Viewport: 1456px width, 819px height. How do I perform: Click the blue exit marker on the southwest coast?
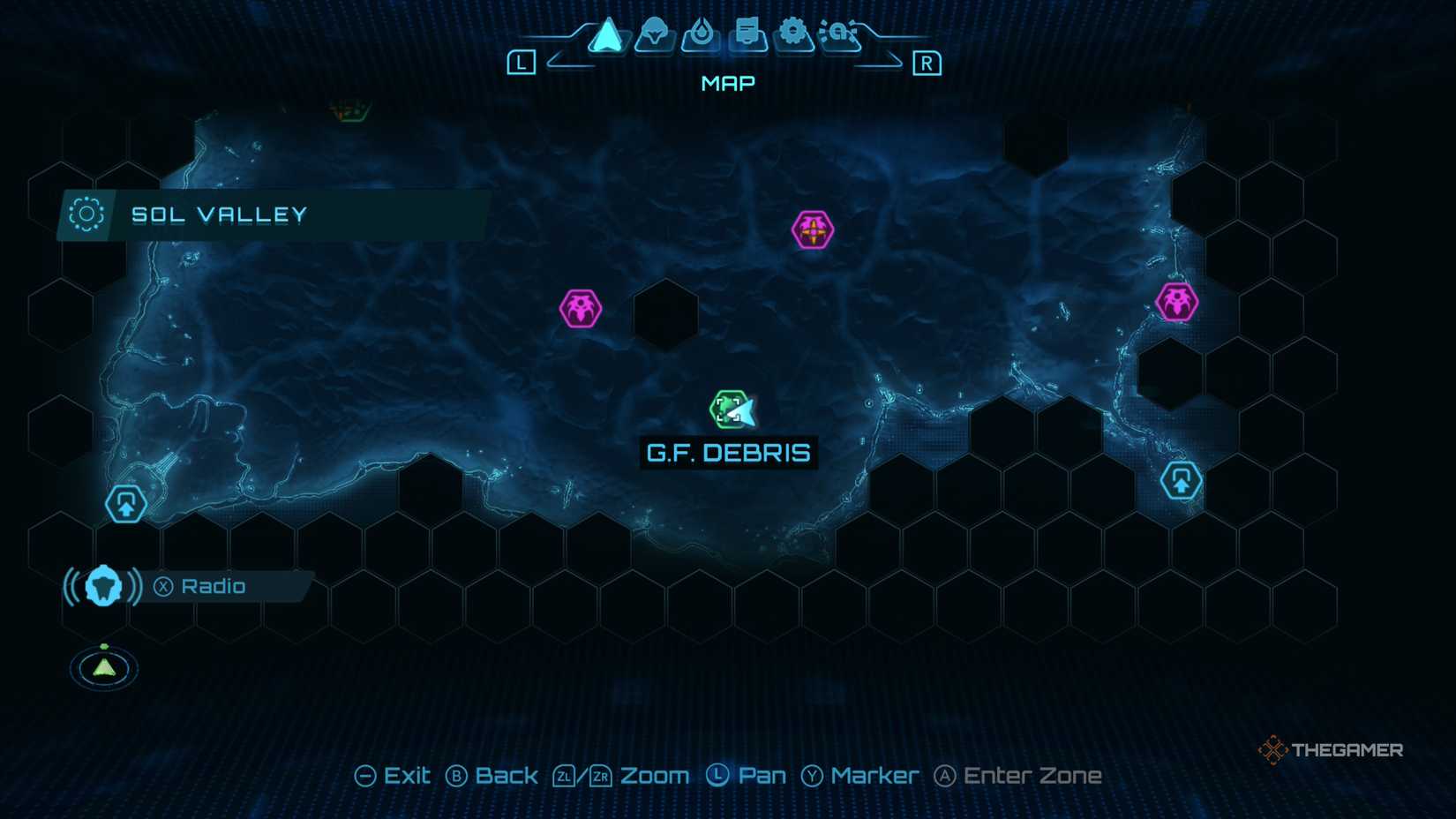(x=124, y=503)
